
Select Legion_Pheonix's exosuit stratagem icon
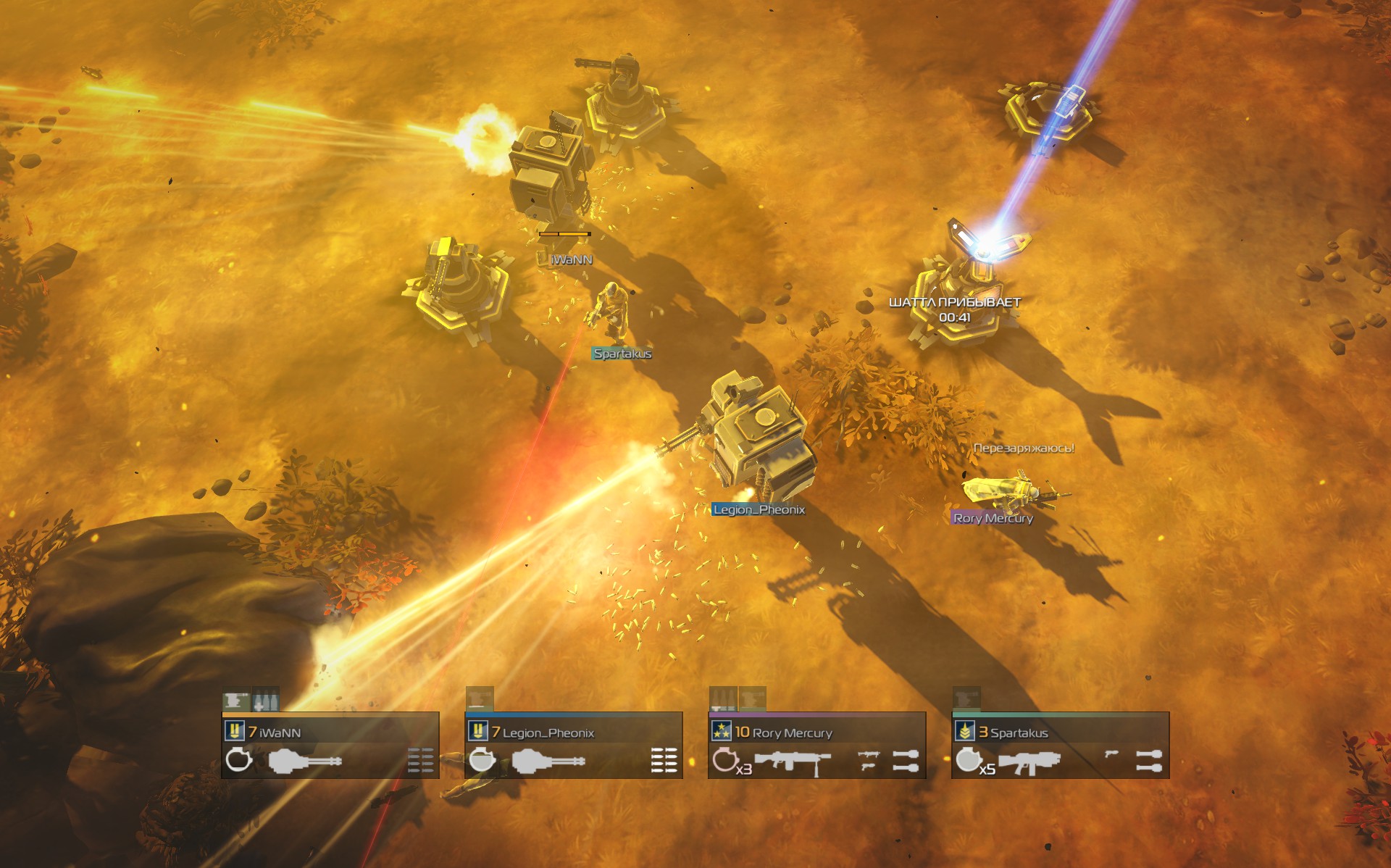[x=479, y=700]
